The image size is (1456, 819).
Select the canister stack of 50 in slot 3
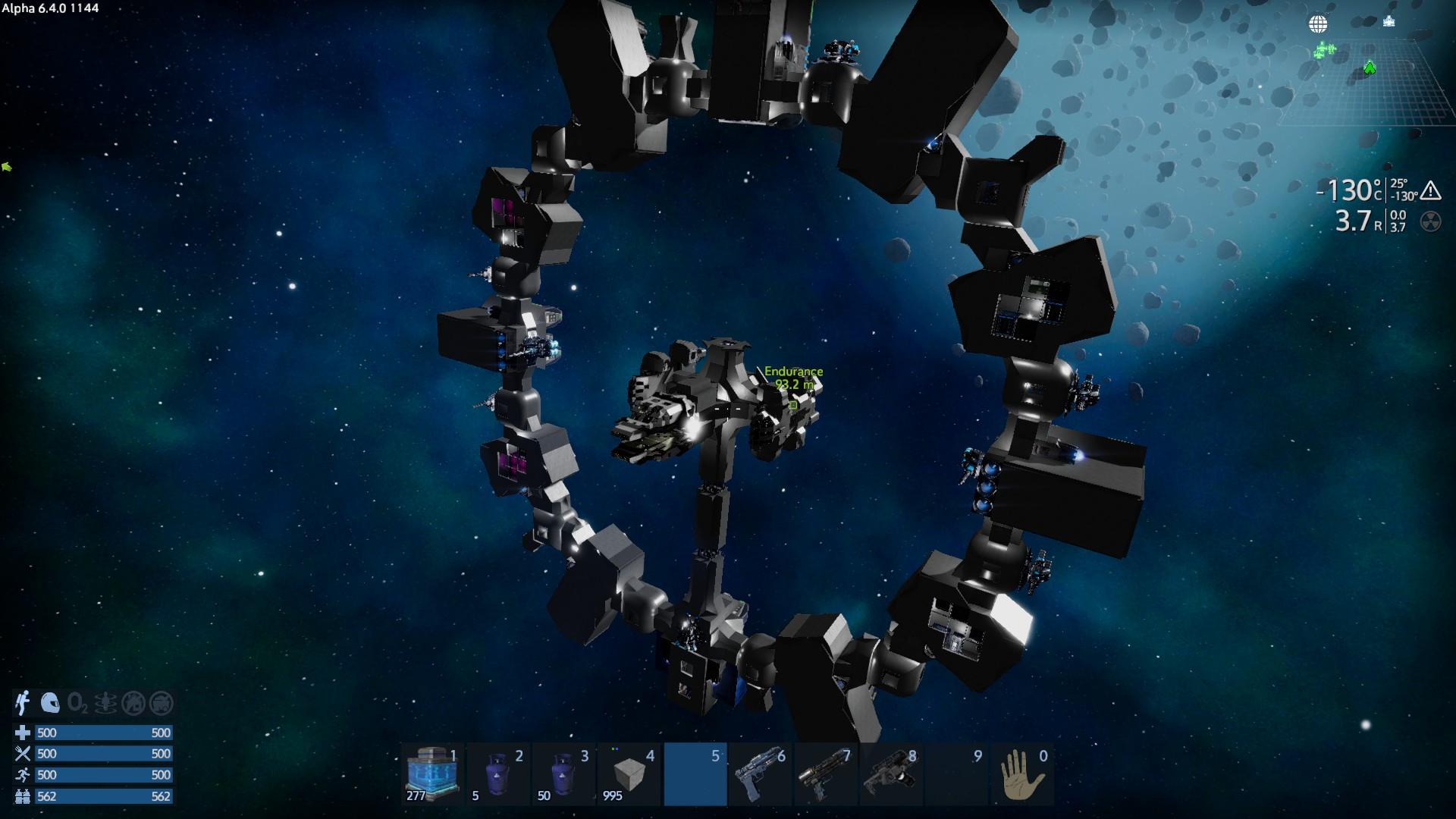pyautogui.click(x=563, y=774)
